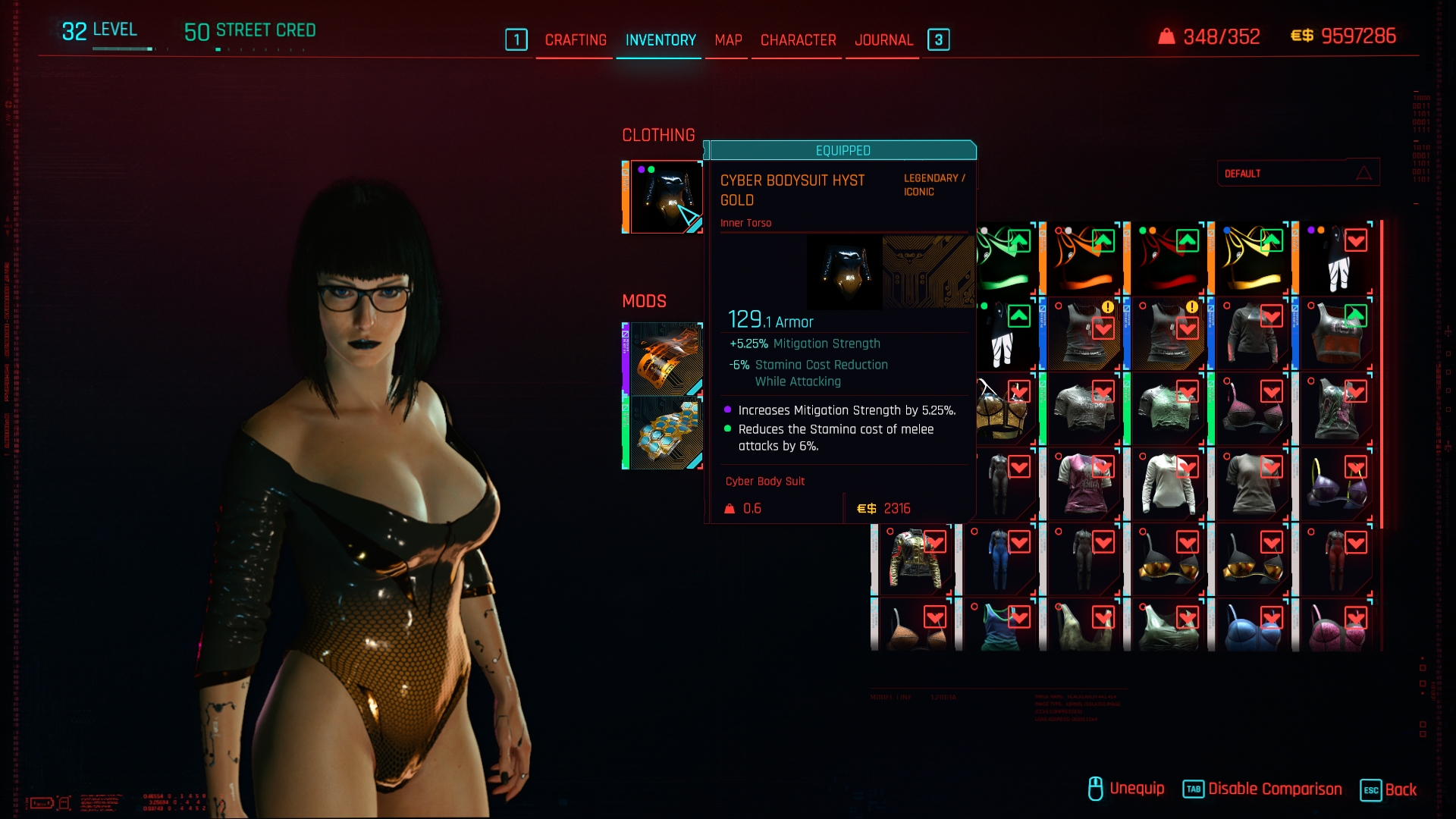The width and height of the screenshot is (1456, 819).
Task: Open the Journal tab
Action: tap(883, 40)
